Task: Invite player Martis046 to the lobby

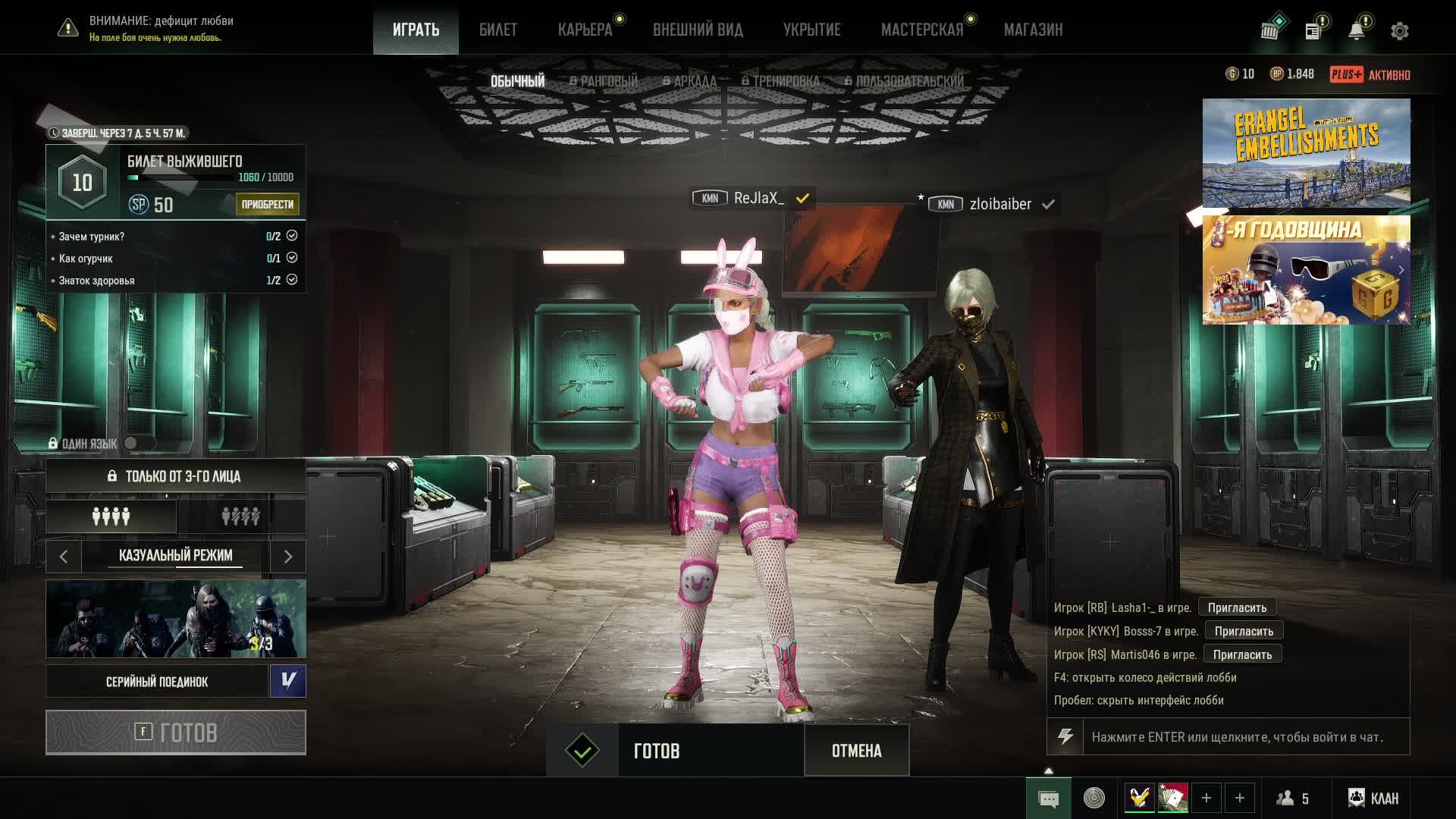Action: (1242, 654)
